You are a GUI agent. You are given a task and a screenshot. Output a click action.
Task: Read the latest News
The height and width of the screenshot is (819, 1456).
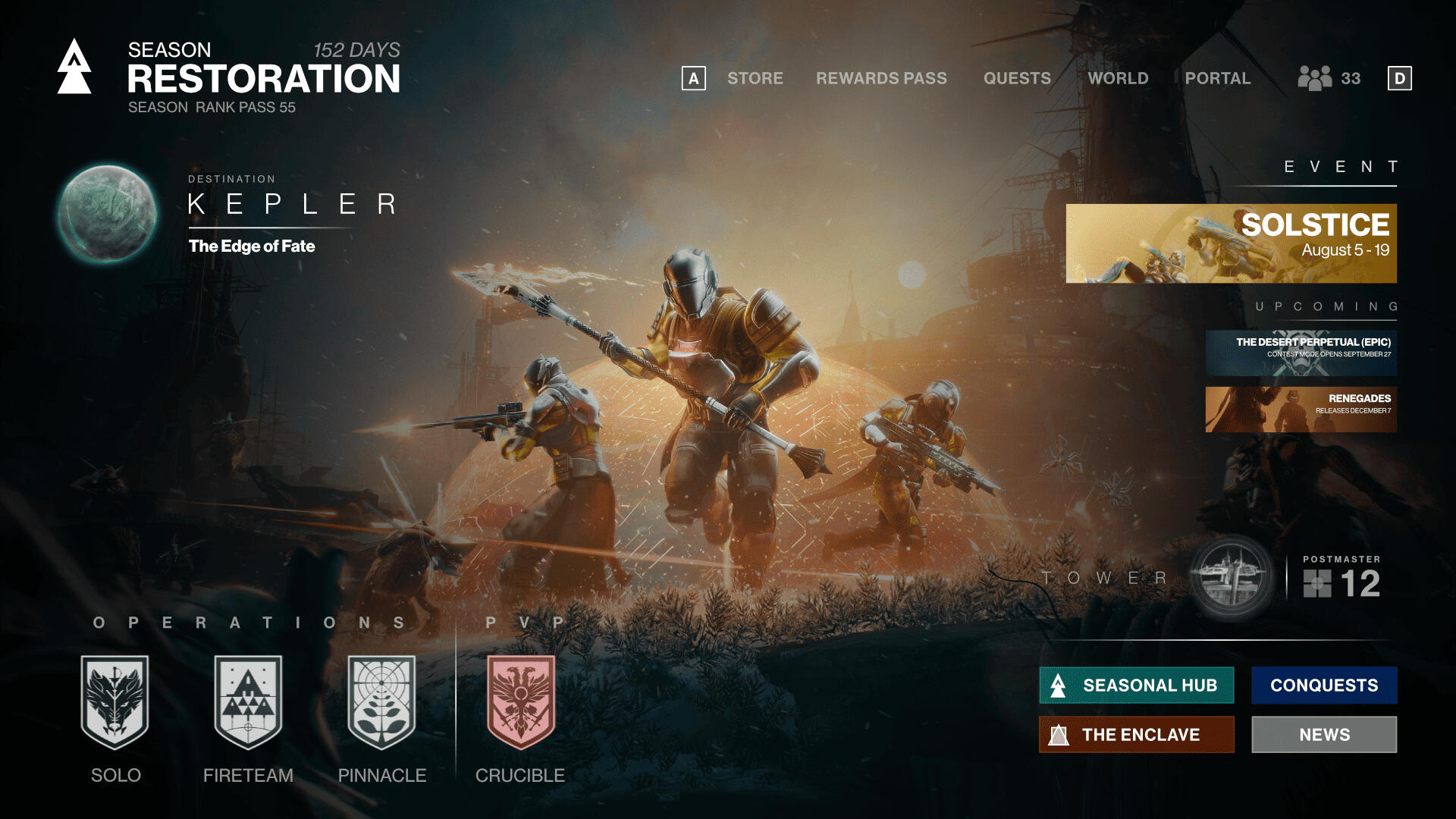click(x=1324, y=734)
